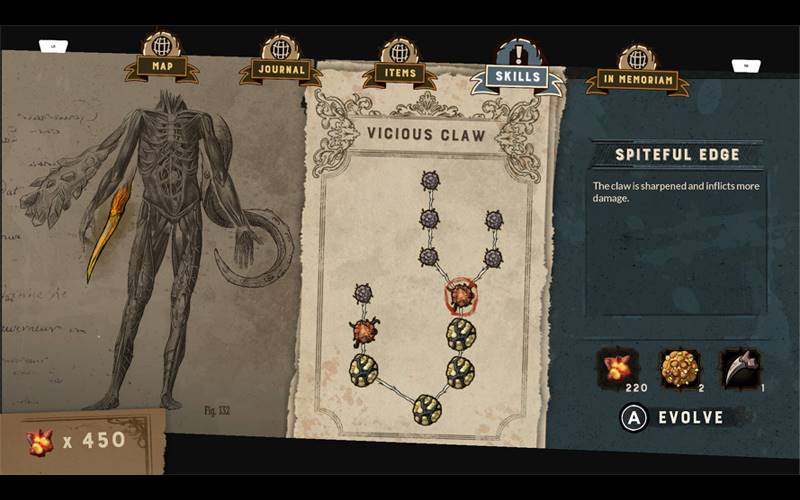Open the Map tab
The image size is (800, 500).
162,67
